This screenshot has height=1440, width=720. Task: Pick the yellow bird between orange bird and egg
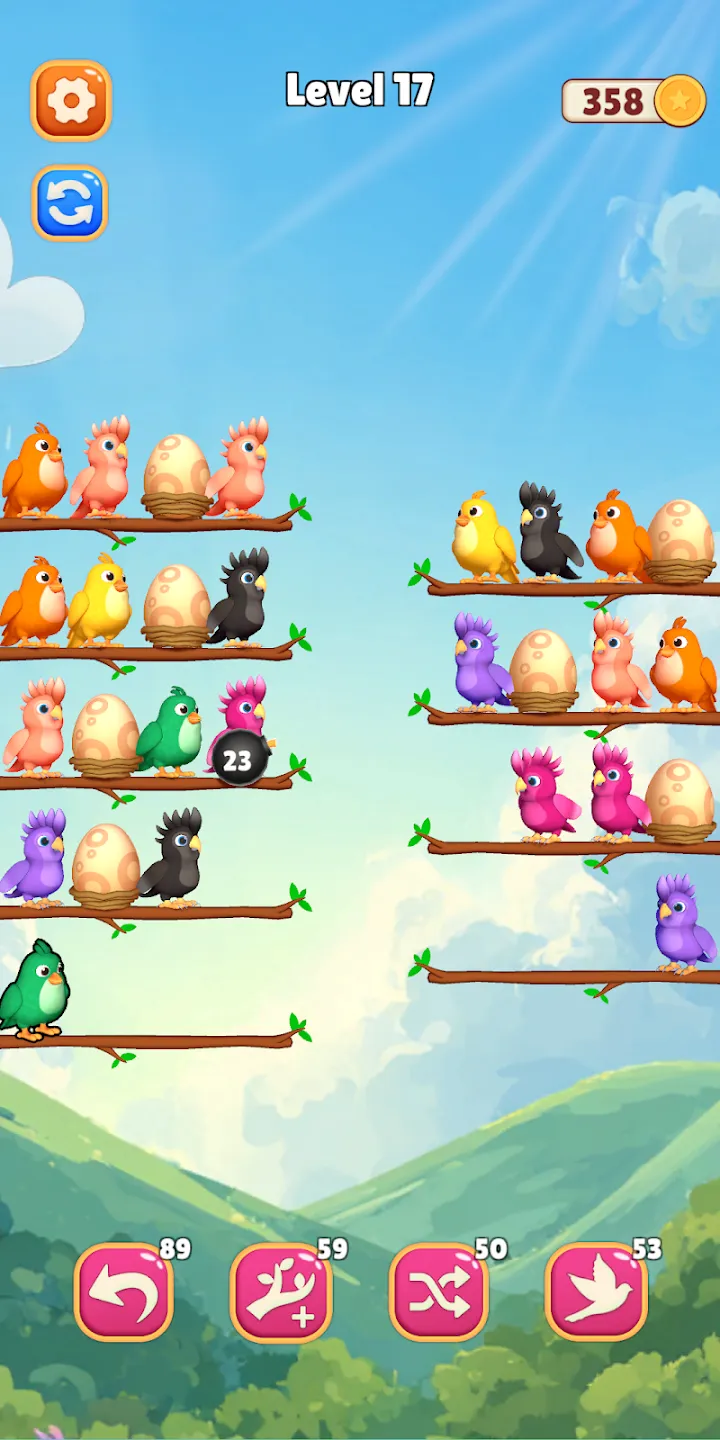(x=98, y=601)
